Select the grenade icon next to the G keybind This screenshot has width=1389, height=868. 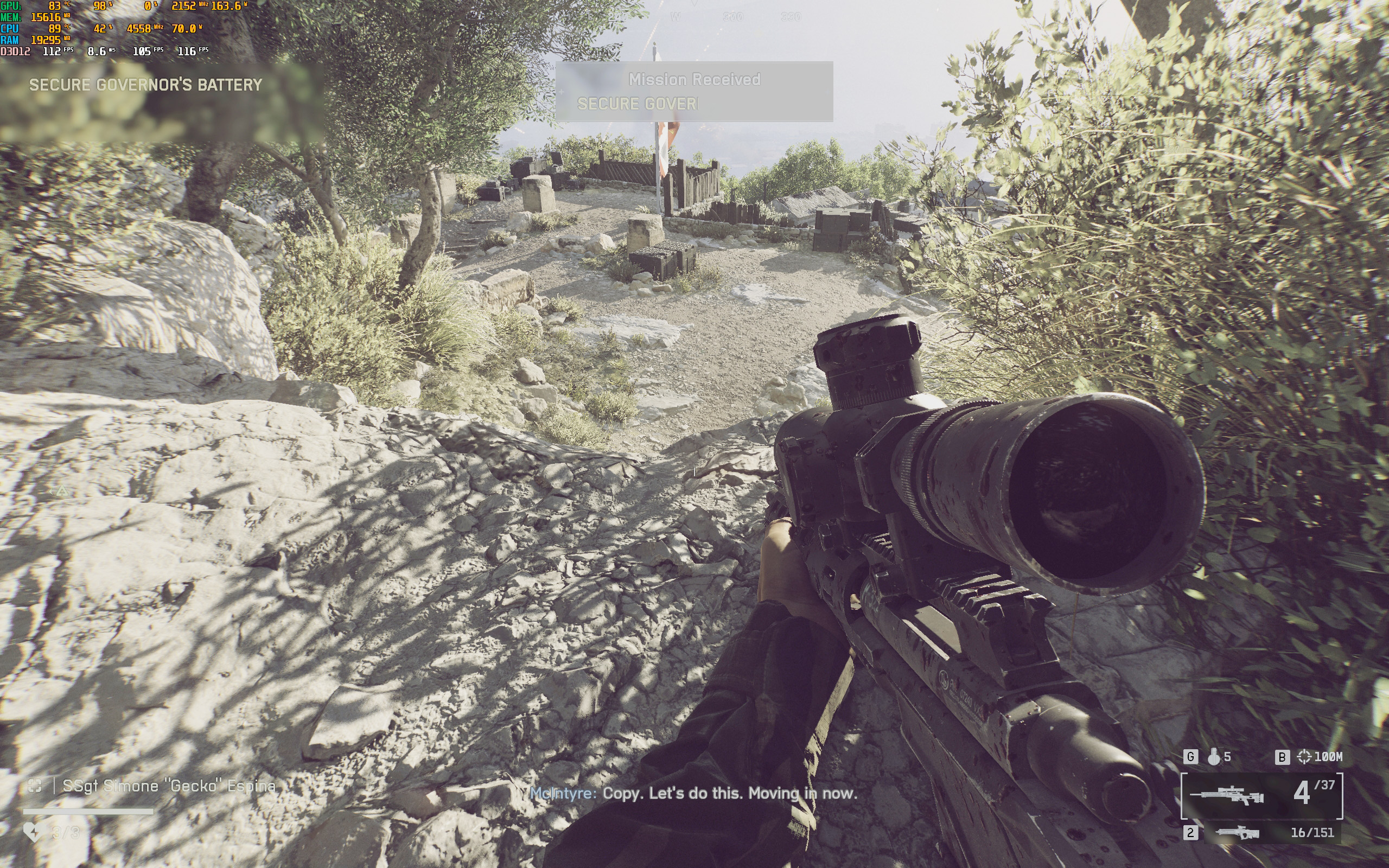(1214, 757)
